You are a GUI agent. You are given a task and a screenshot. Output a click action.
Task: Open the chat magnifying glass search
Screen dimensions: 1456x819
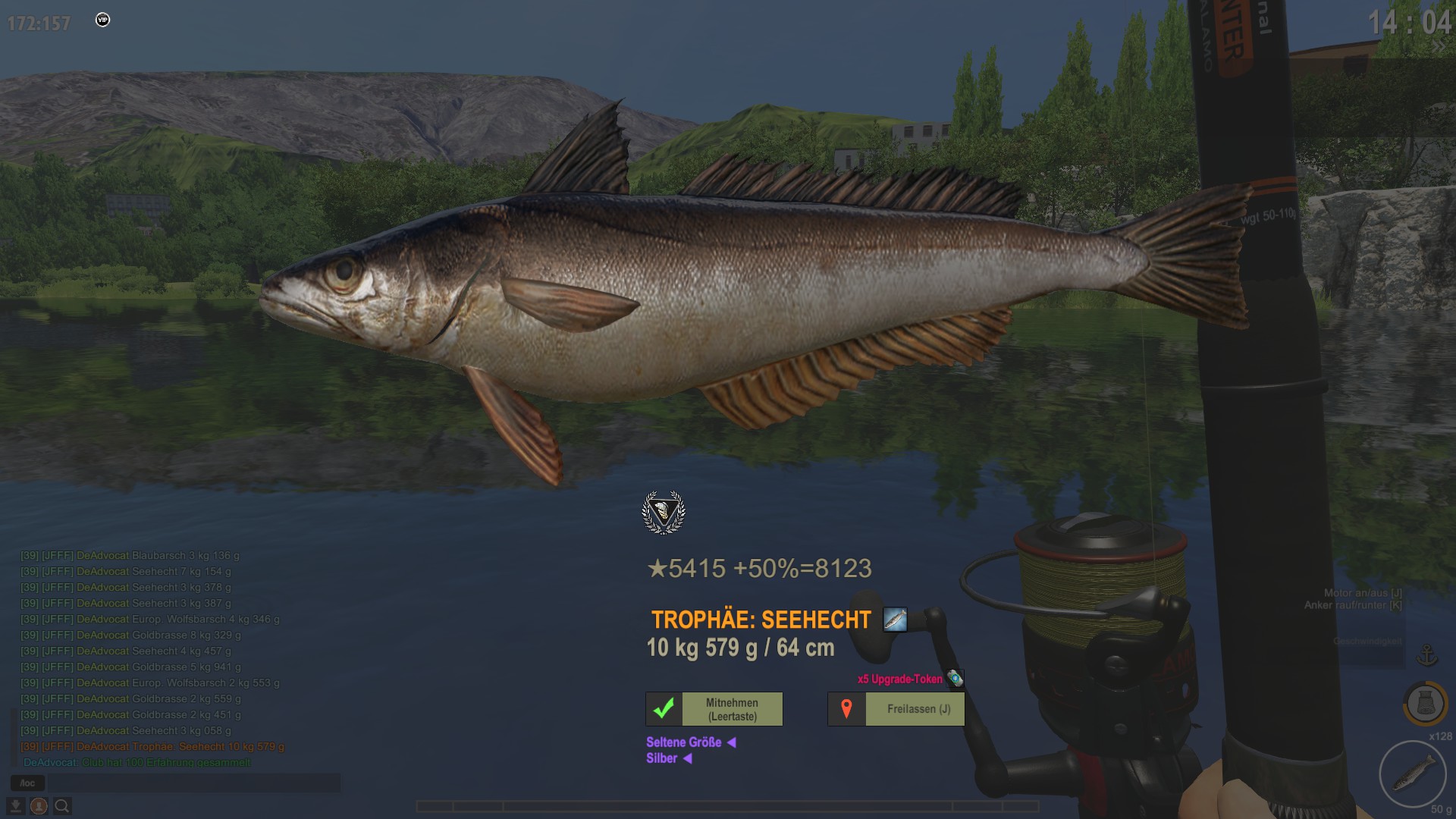[62, 805]
